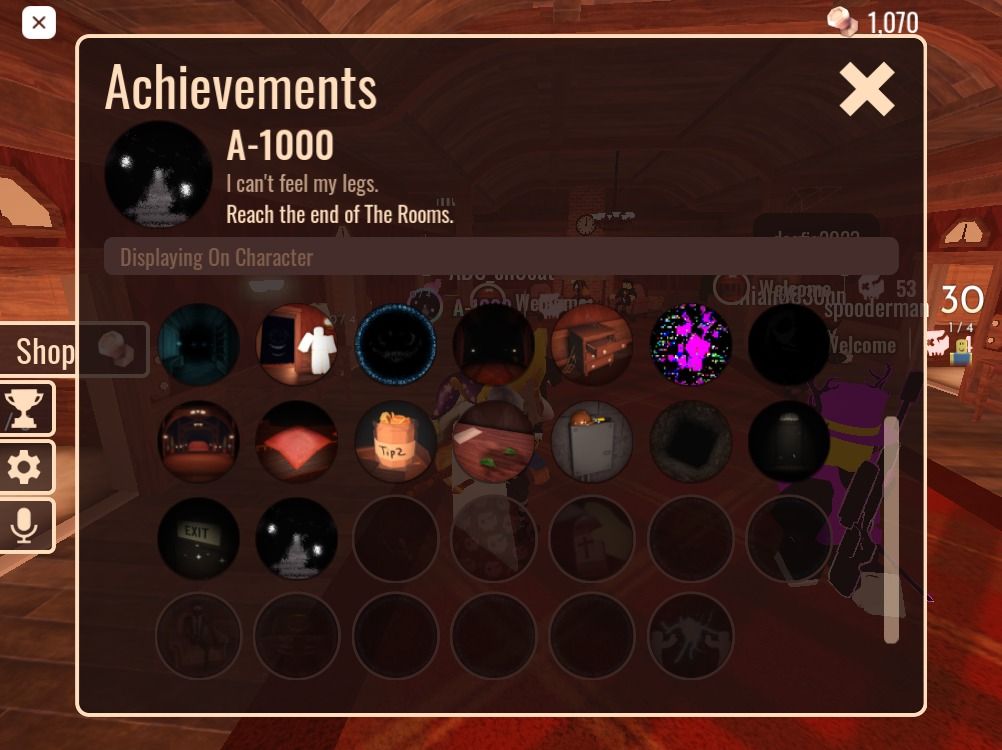
Task: Select the table with green coins badge
Action: click(x=493, y=442)
